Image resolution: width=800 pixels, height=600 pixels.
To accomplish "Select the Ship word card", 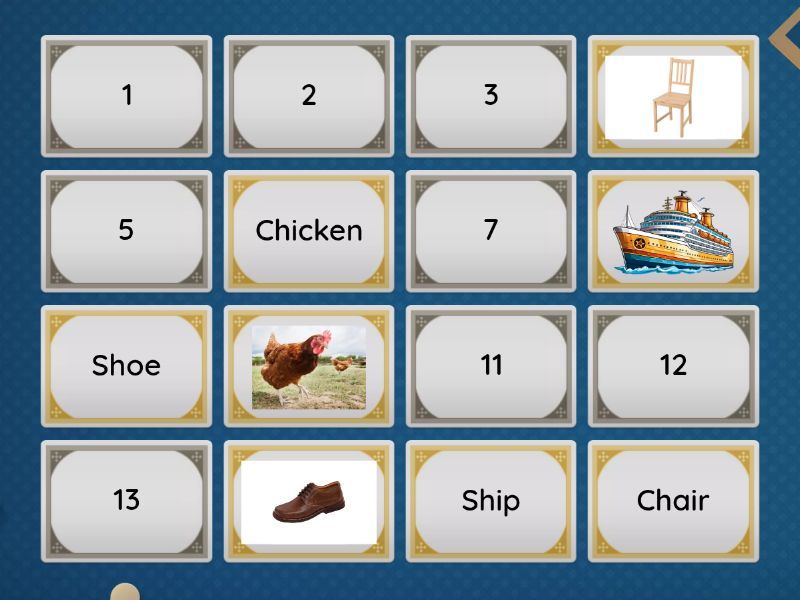I will [x=491, y=501].
